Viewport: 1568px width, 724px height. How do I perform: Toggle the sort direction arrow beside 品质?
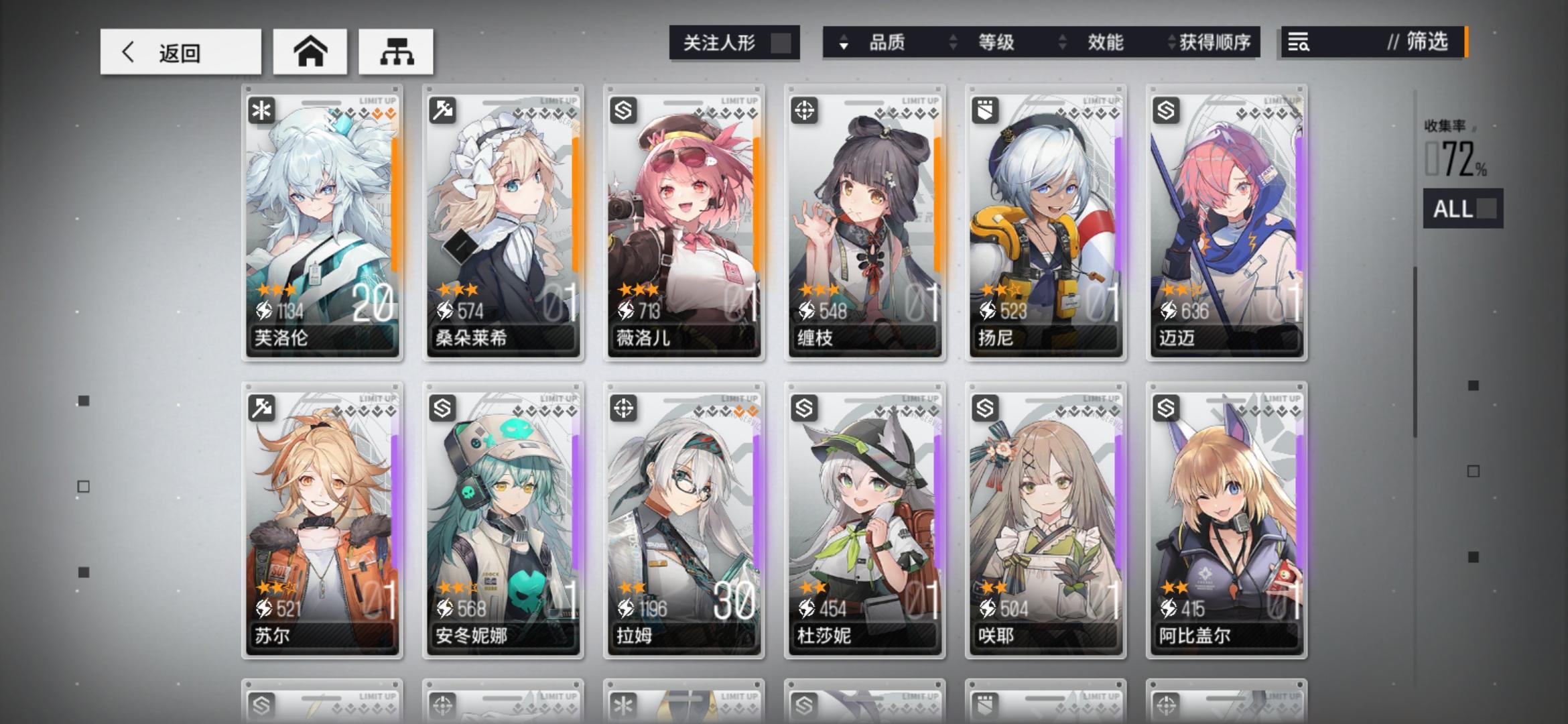[x=843, y=42]
